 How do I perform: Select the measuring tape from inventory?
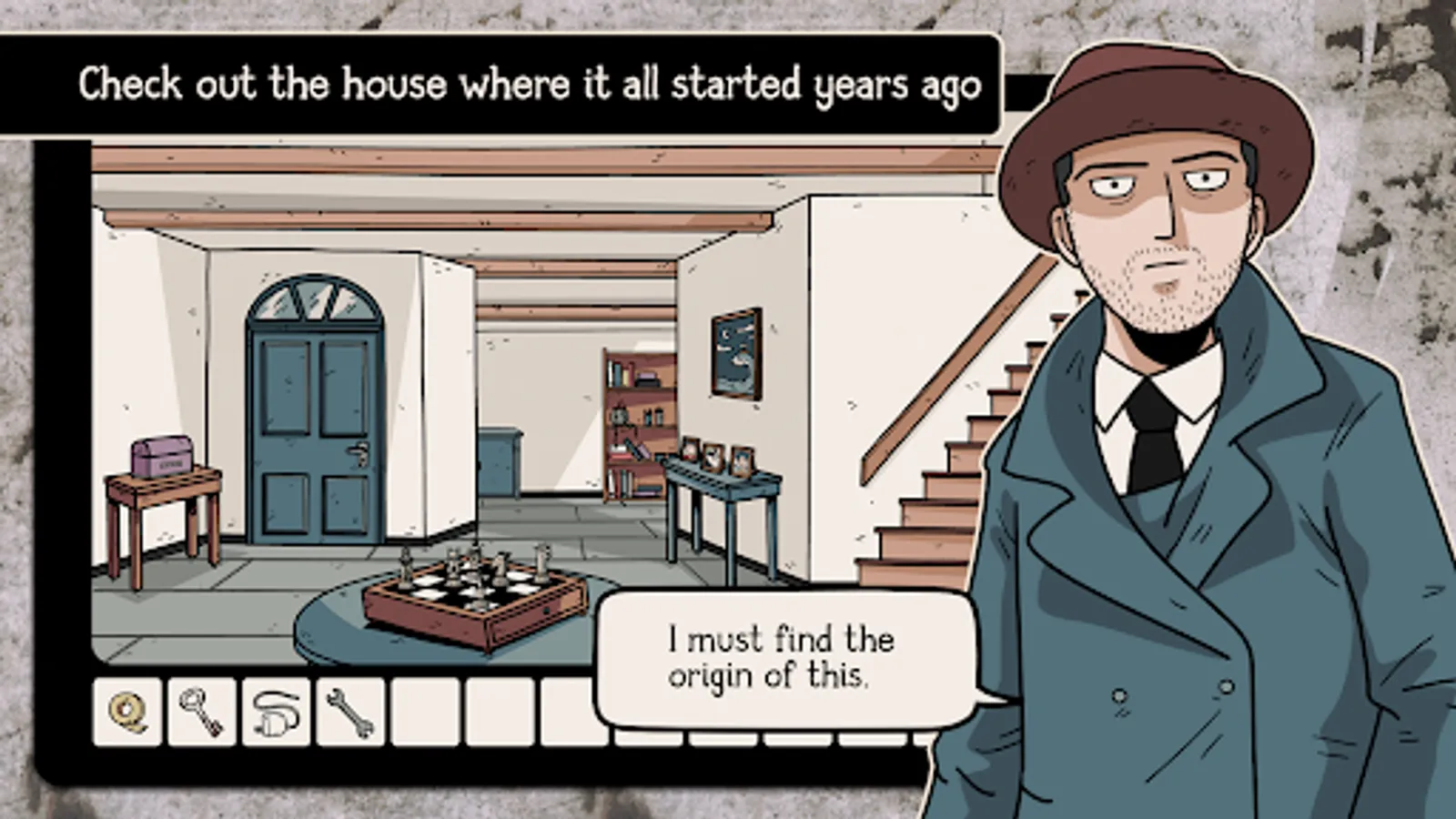tap(126, 713)
